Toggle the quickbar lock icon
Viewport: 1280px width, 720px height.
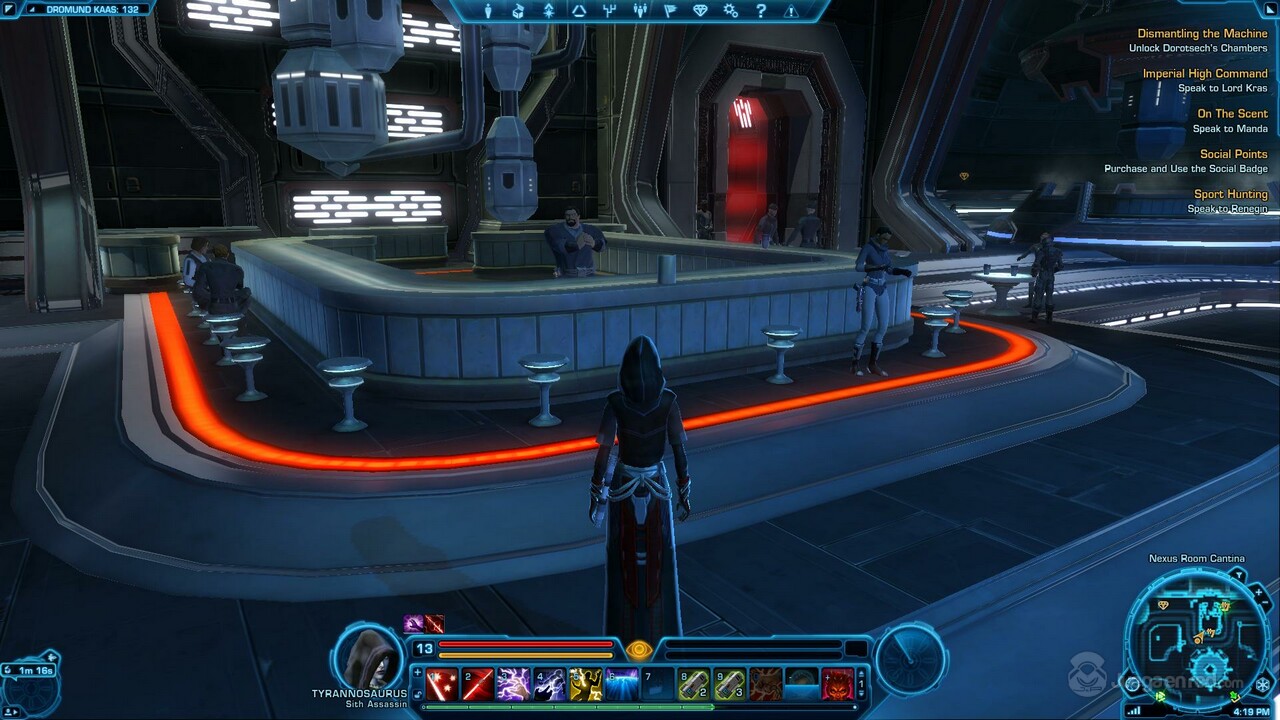[x=418, y=692]
